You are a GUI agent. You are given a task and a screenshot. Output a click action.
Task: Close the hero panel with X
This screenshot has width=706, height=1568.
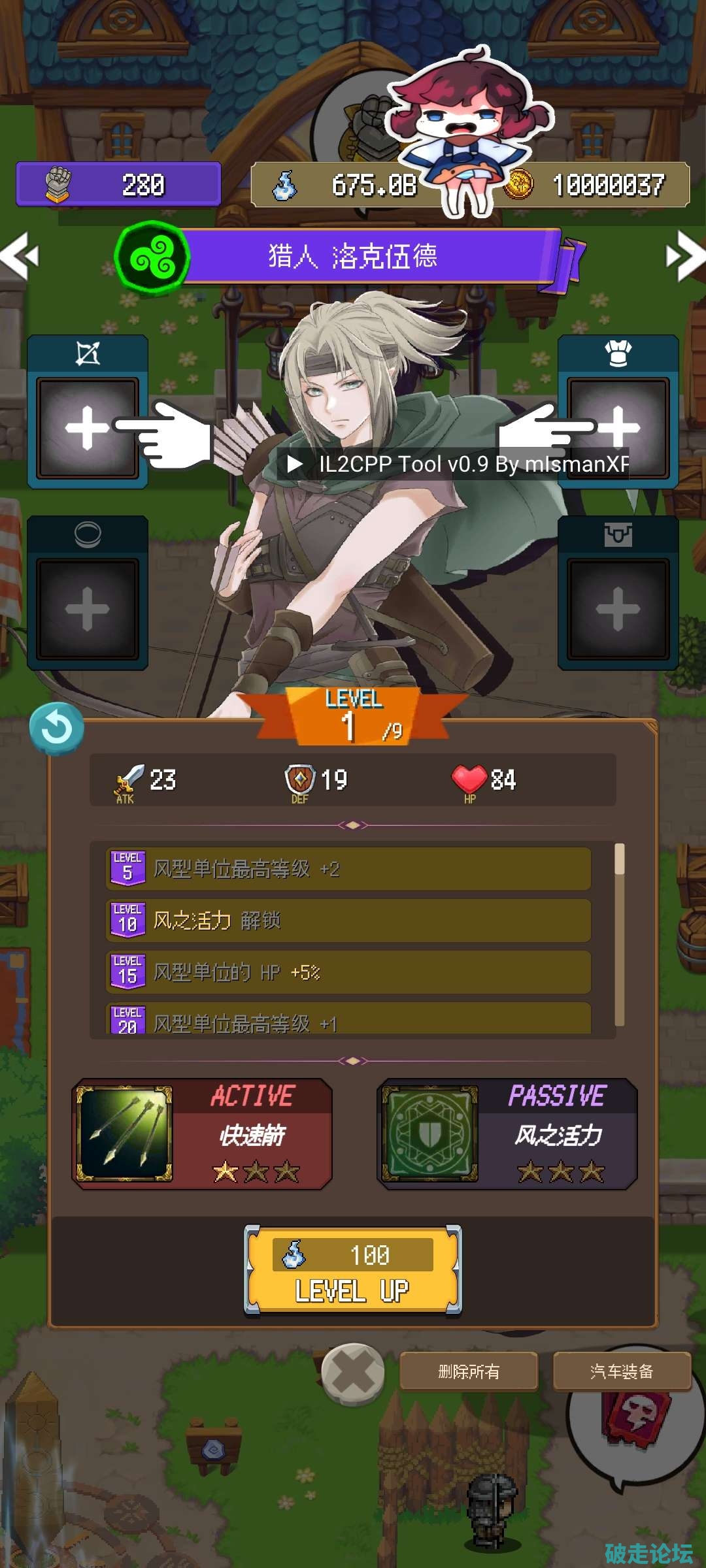353,1373
